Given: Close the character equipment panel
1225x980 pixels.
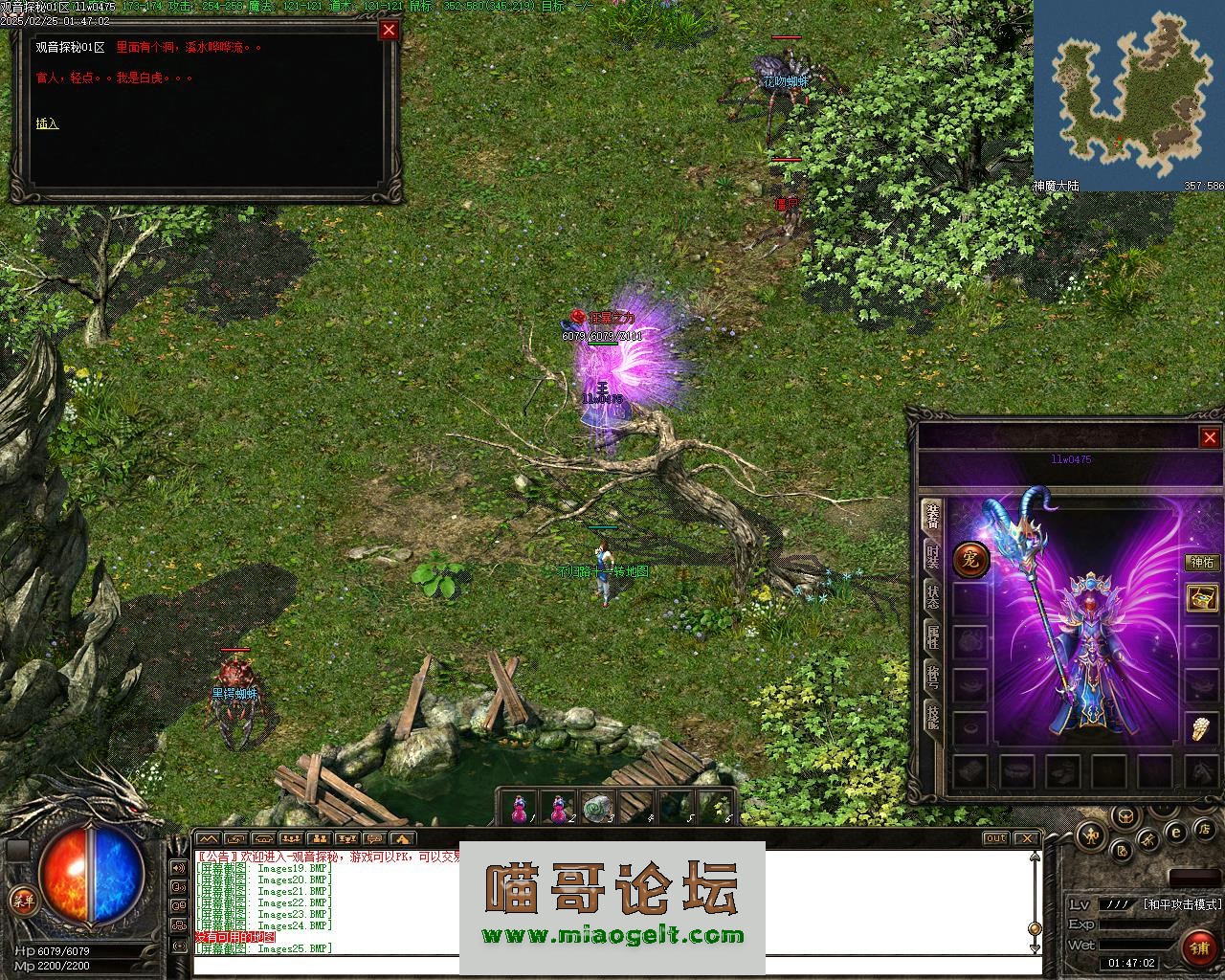Looking at the screenshot, I should click(1210, 437).
